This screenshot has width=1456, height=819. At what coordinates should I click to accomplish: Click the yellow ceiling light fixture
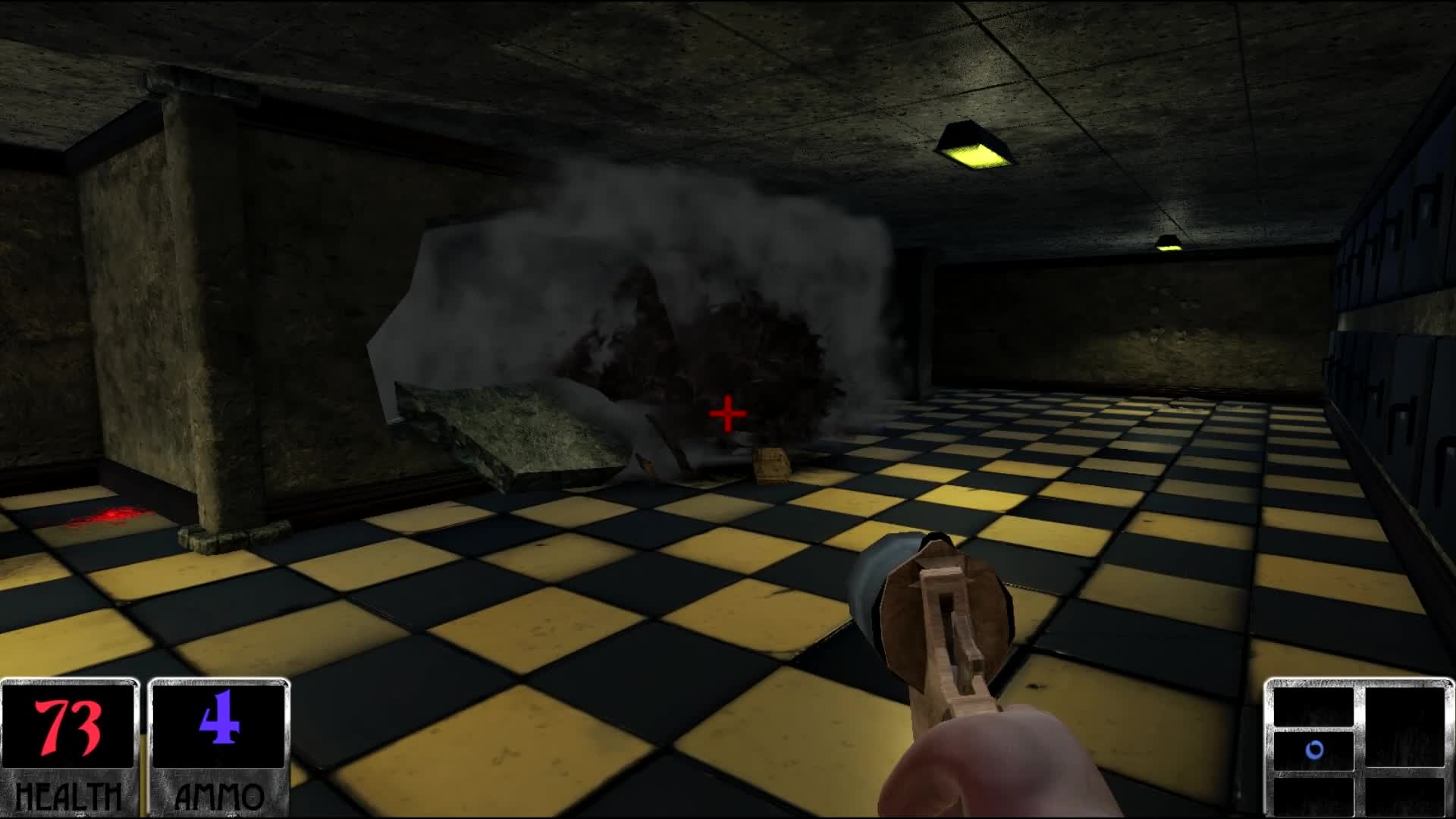[x=974, y=144]
